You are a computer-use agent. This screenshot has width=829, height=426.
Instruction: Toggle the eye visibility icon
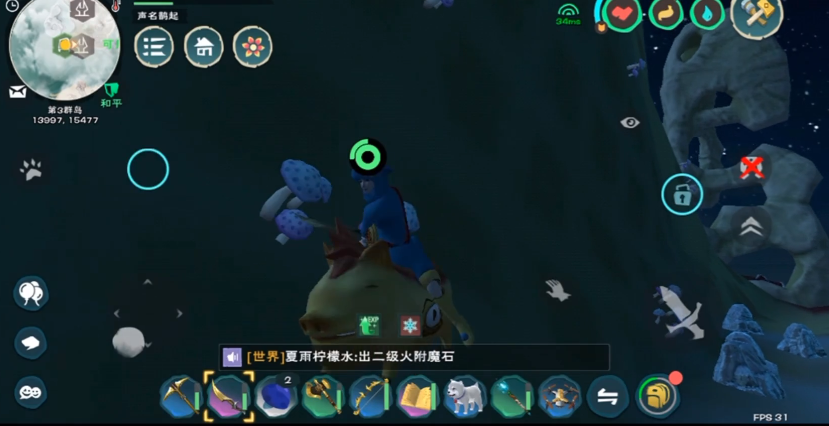click(x=629, y=122)
